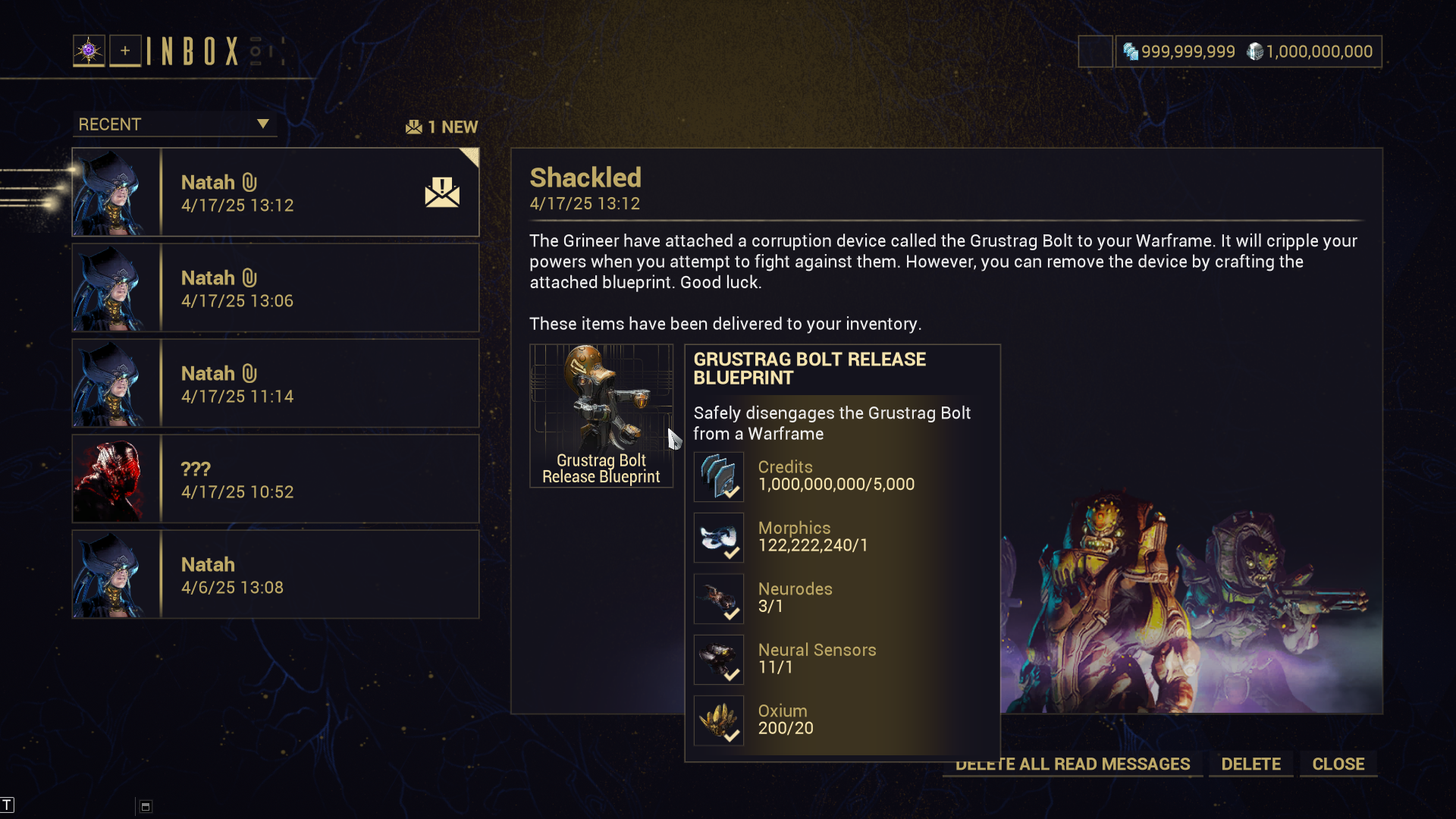Open the unread Natah message from 13:12
This screenshot has width=1456, height=819.
[x=276, y=193]
